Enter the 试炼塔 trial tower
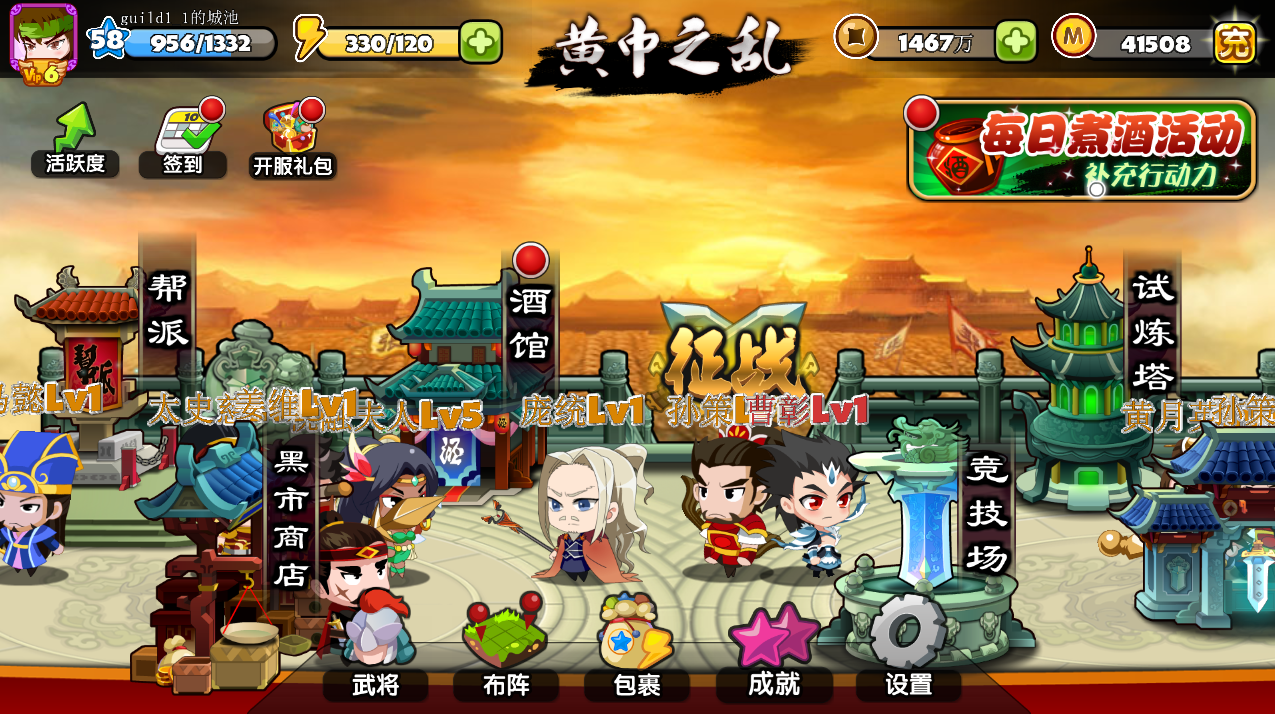1275x714 pixels. [x=1151, y=332]
